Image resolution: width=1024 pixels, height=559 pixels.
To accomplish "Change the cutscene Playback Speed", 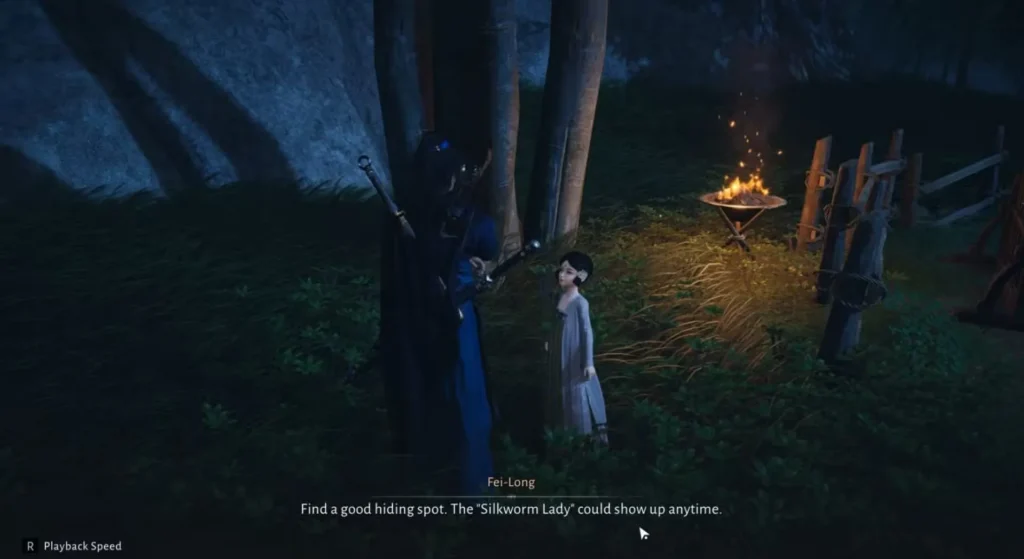I will tap(72, 546).
